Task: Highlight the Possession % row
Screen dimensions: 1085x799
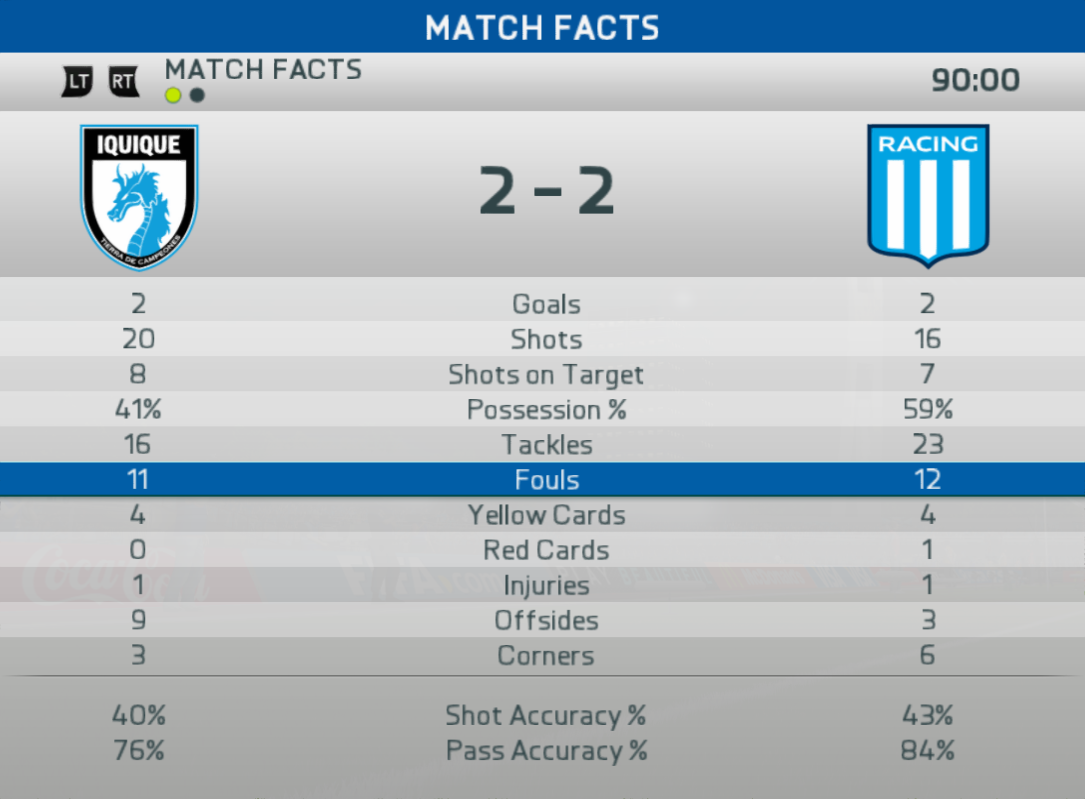Action: tap(545, 410)
